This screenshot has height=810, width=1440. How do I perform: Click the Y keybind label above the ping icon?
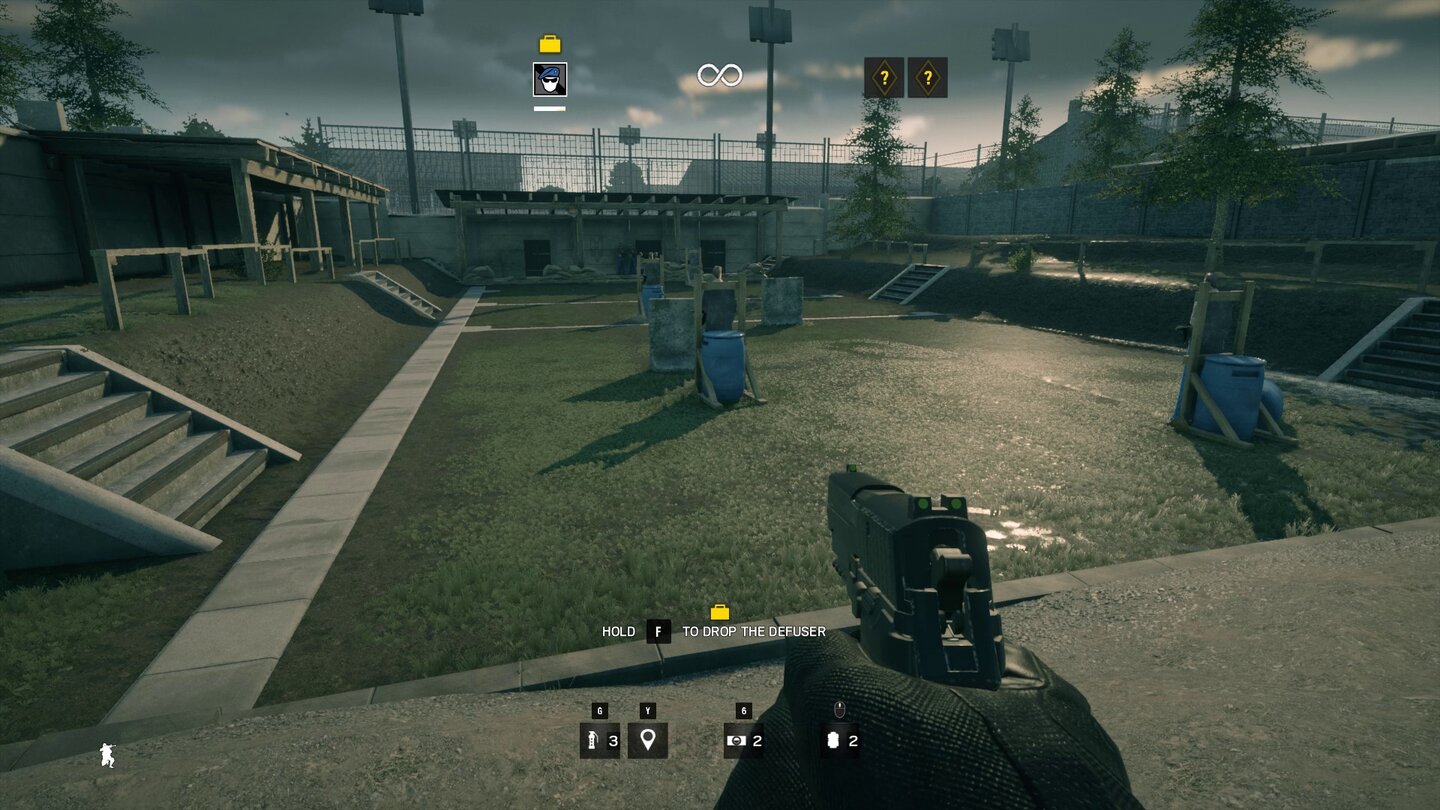coord(648,712)
